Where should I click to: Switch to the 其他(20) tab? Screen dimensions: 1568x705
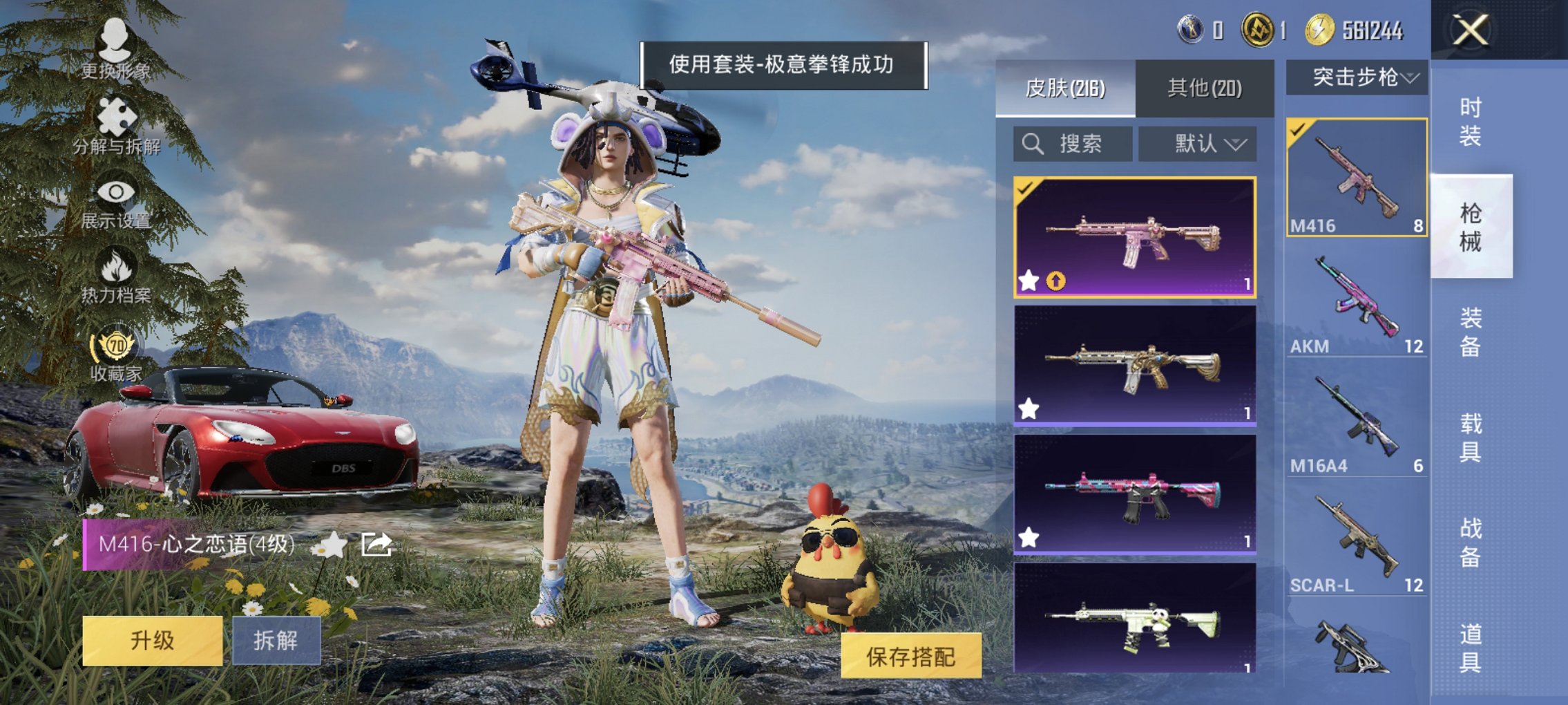(x=1205, y=89)
